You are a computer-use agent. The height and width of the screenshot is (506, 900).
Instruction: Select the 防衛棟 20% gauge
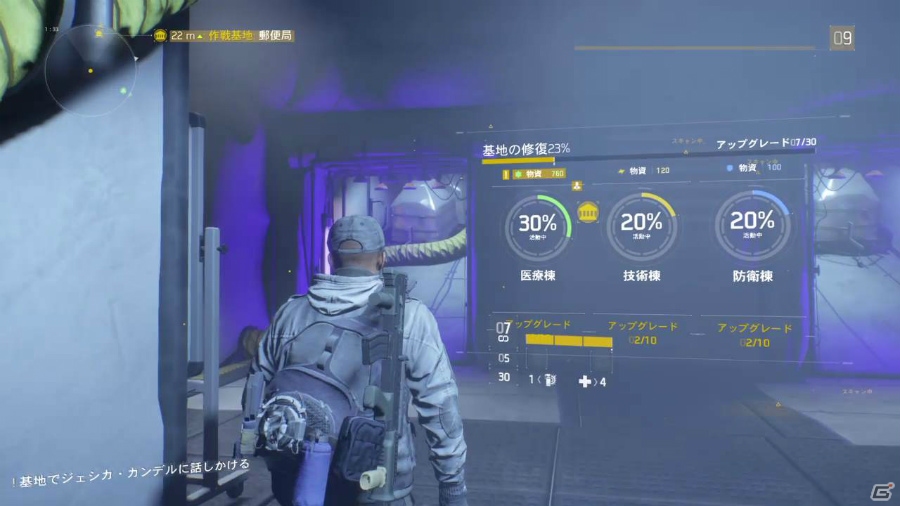coord(752,225)
